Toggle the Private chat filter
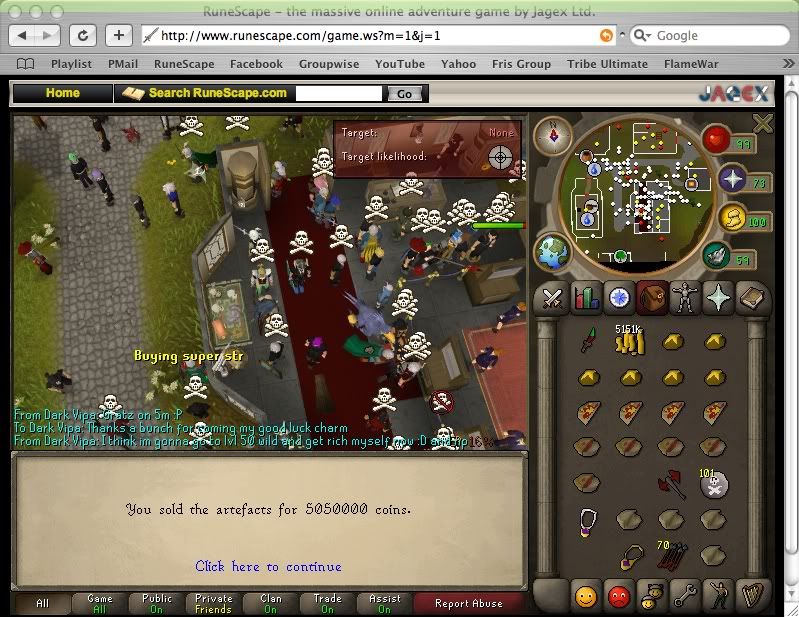799x617 pixels. click(213, 603)
